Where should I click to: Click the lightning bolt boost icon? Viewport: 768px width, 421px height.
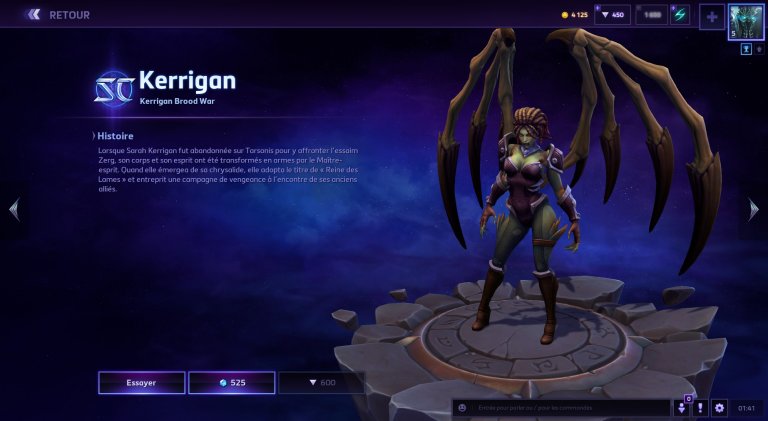680,15
